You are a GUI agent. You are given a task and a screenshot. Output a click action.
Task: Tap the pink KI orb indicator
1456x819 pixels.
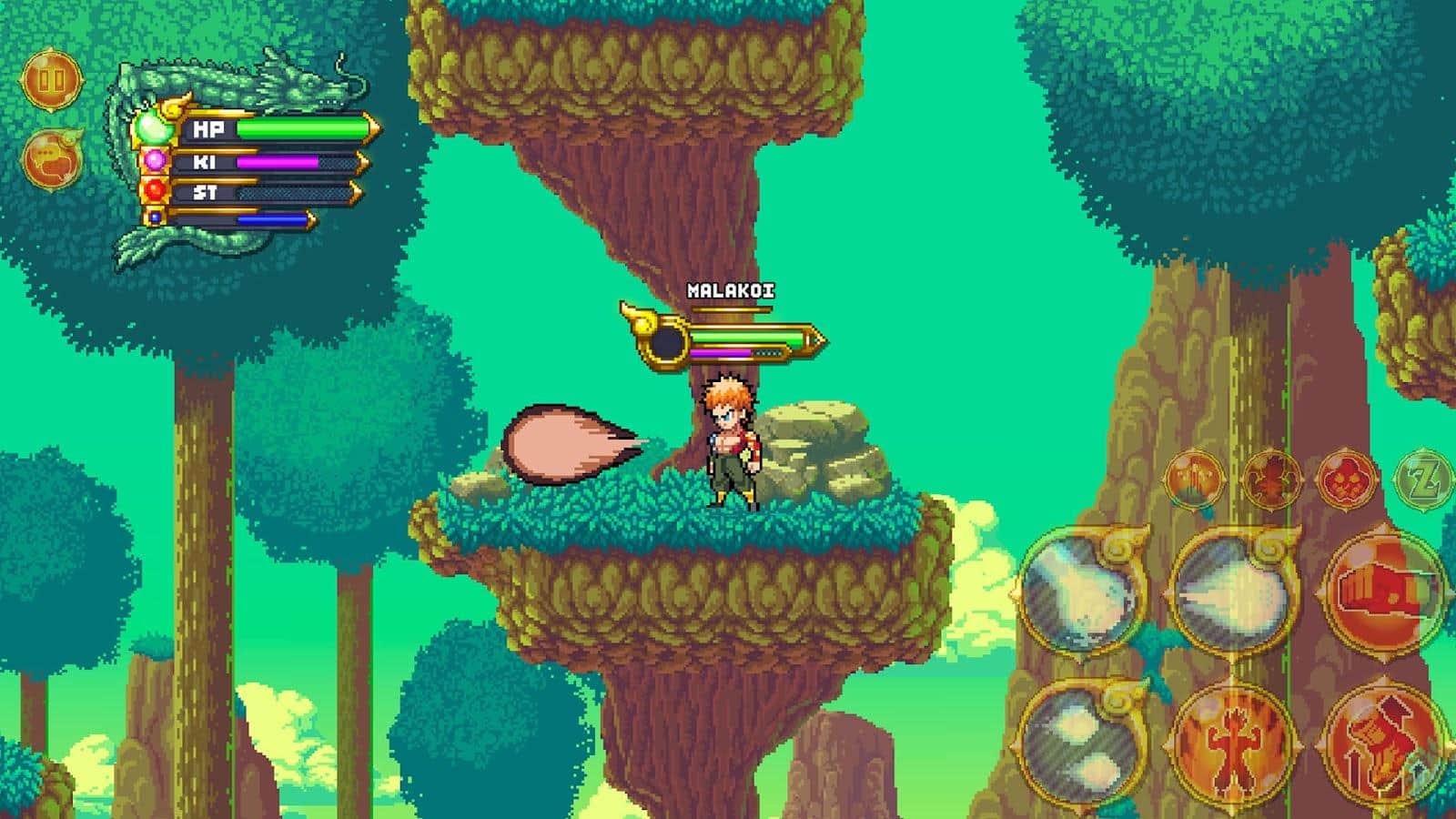click(156, 161)
